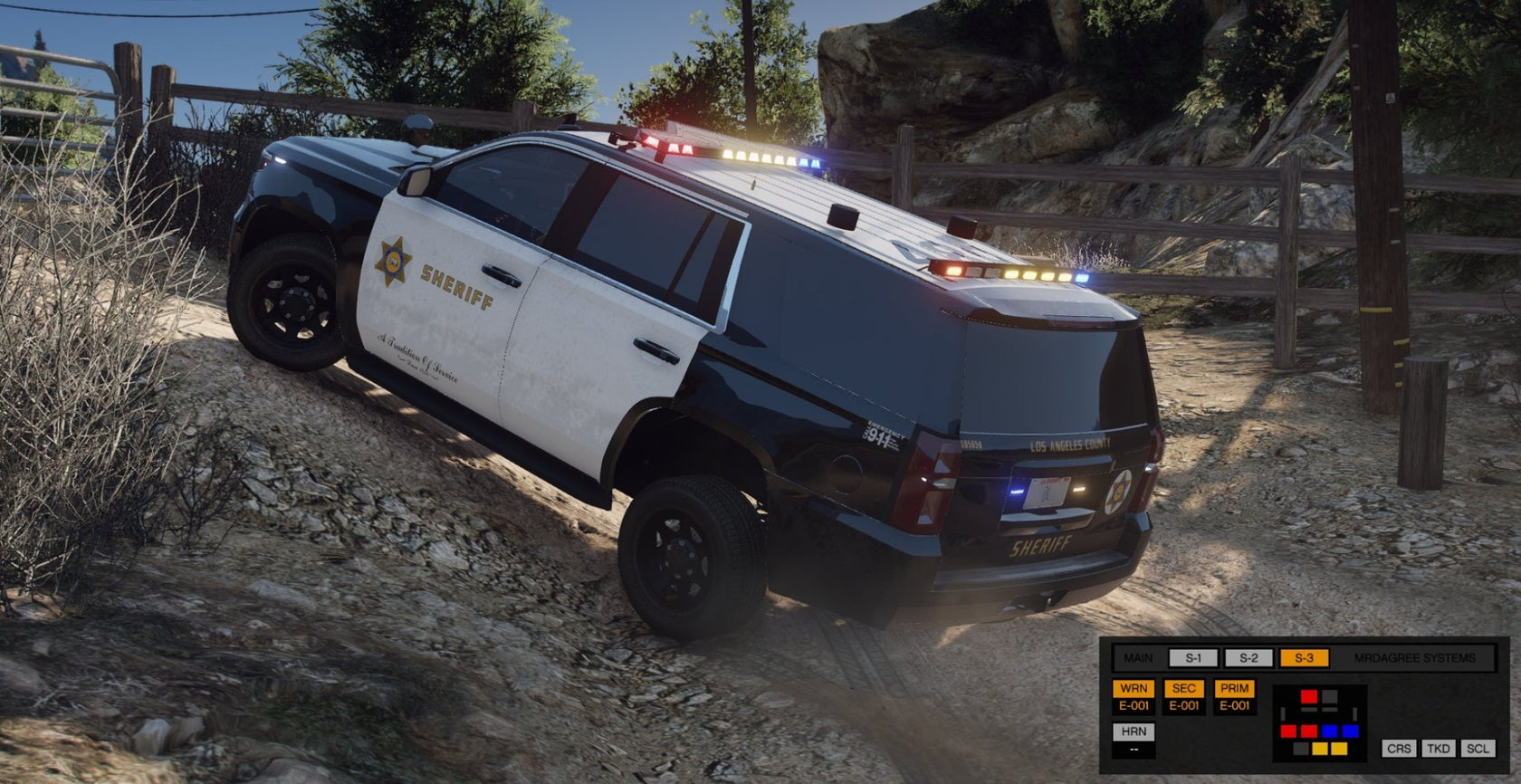The height and width of the screenshot is (784, 1521).
Task: Turn on the SCL scene lights
Action: tap(1478, 749)
